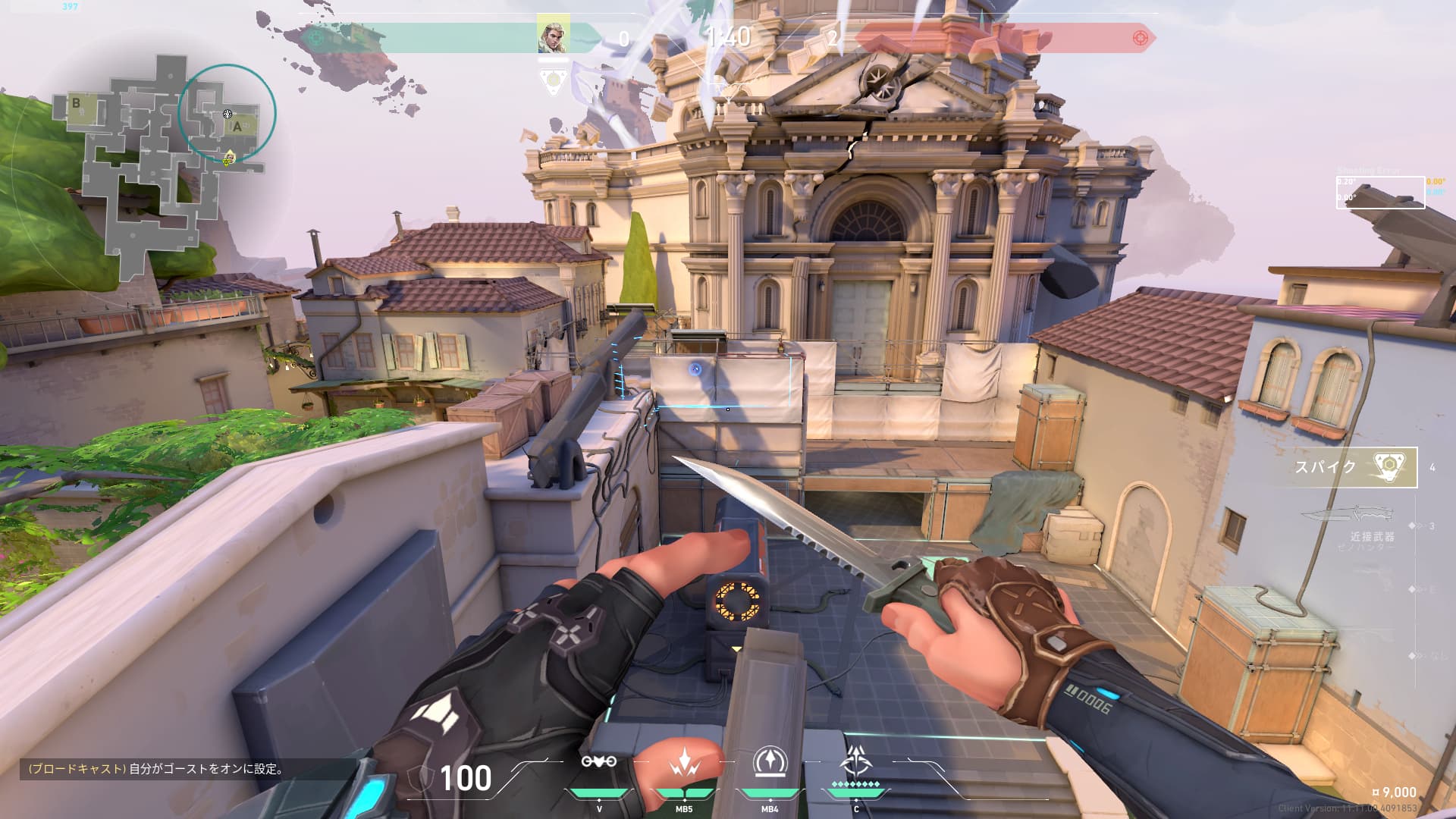Activate the Owl Drone ability icon
This screenshot has height=819, width=1456.
[599, 761]
